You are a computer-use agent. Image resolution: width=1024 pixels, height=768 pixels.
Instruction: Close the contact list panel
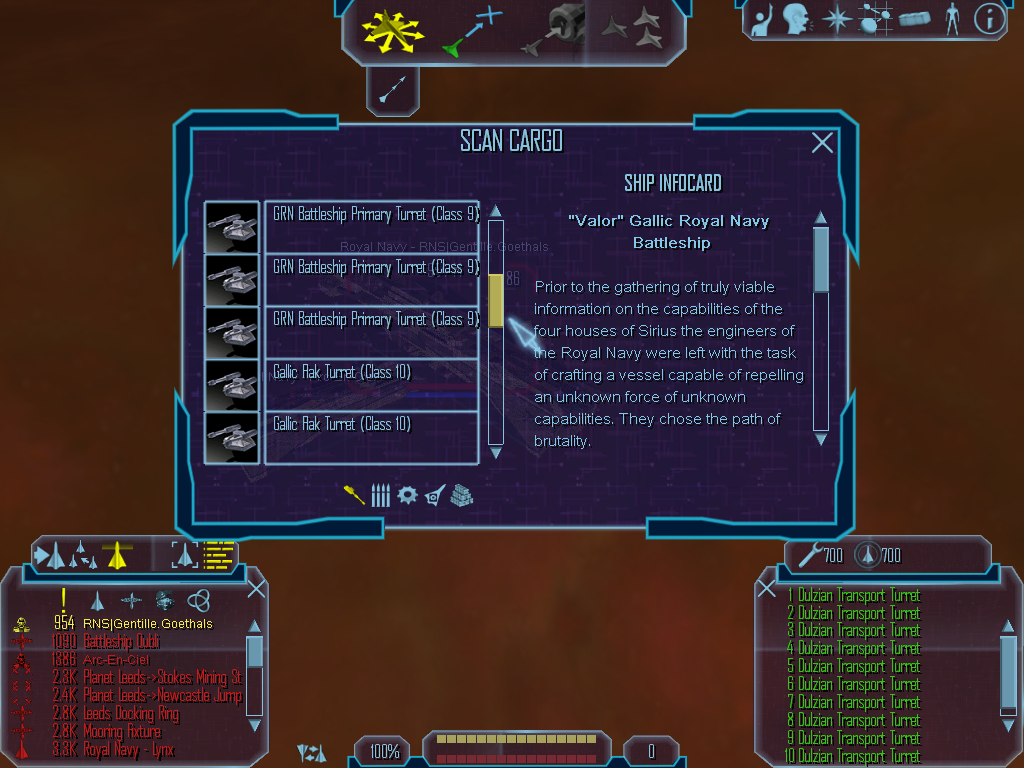[x=256, y=589]
